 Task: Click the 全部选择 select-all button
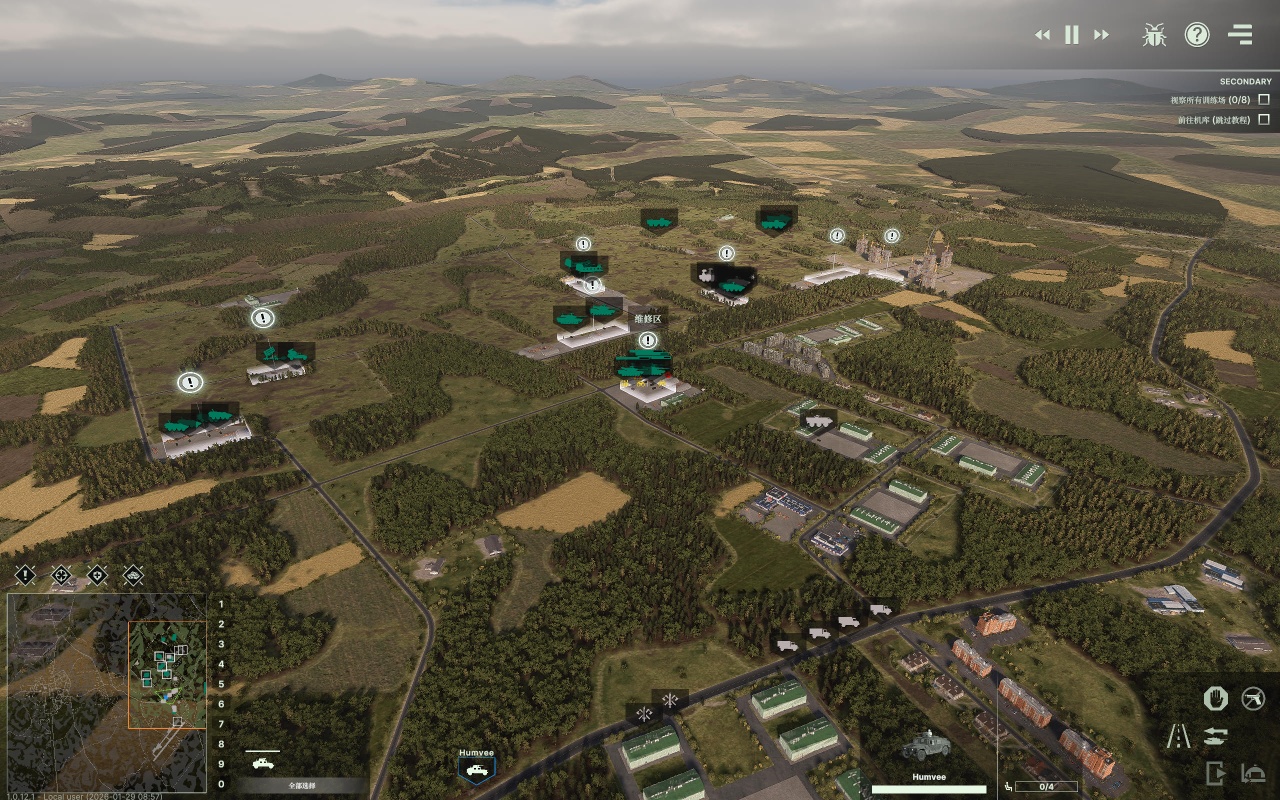[303, 786]
